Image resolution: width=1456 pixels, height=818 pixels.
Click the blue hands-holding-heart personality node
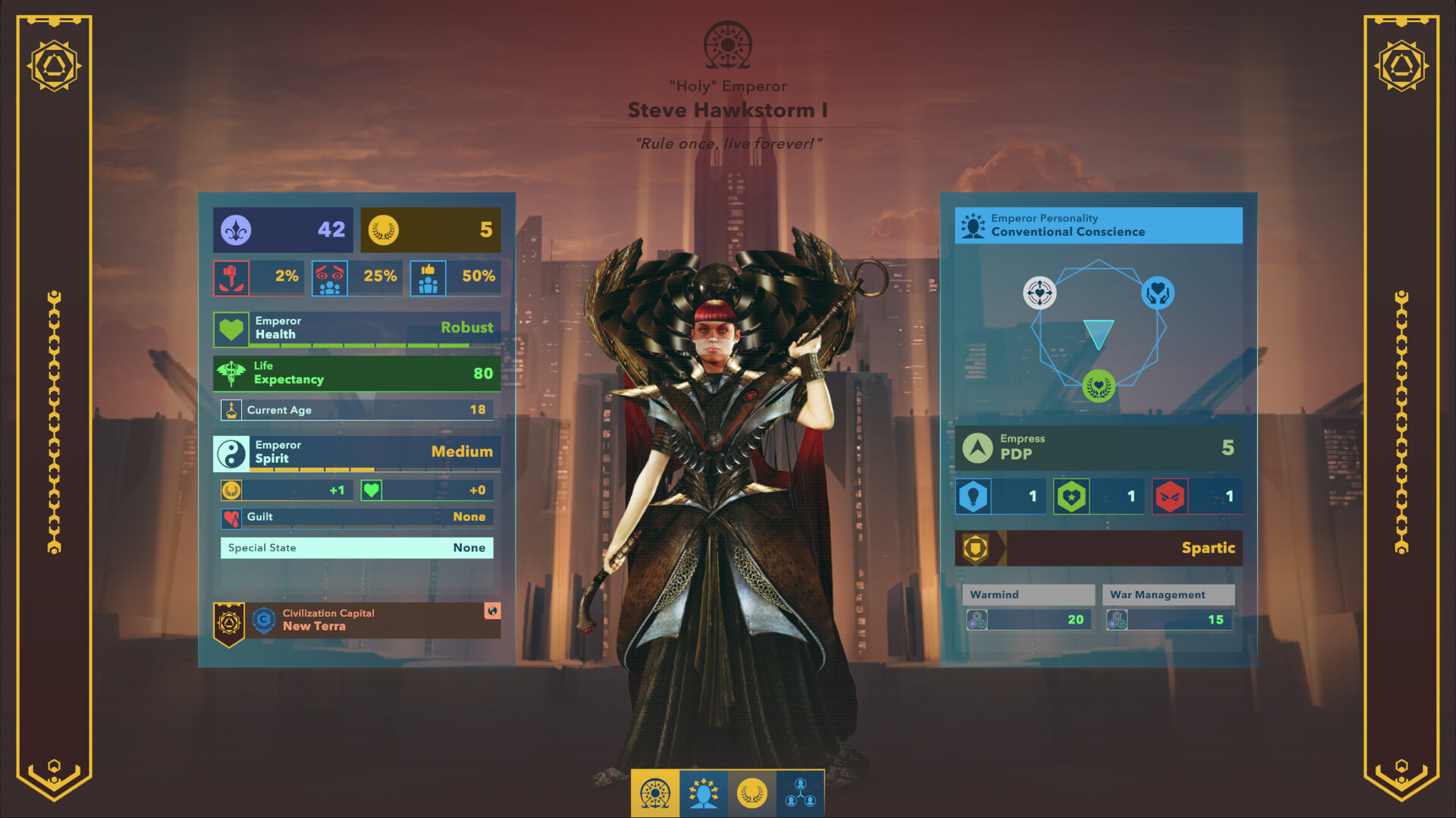[1157, 293]
